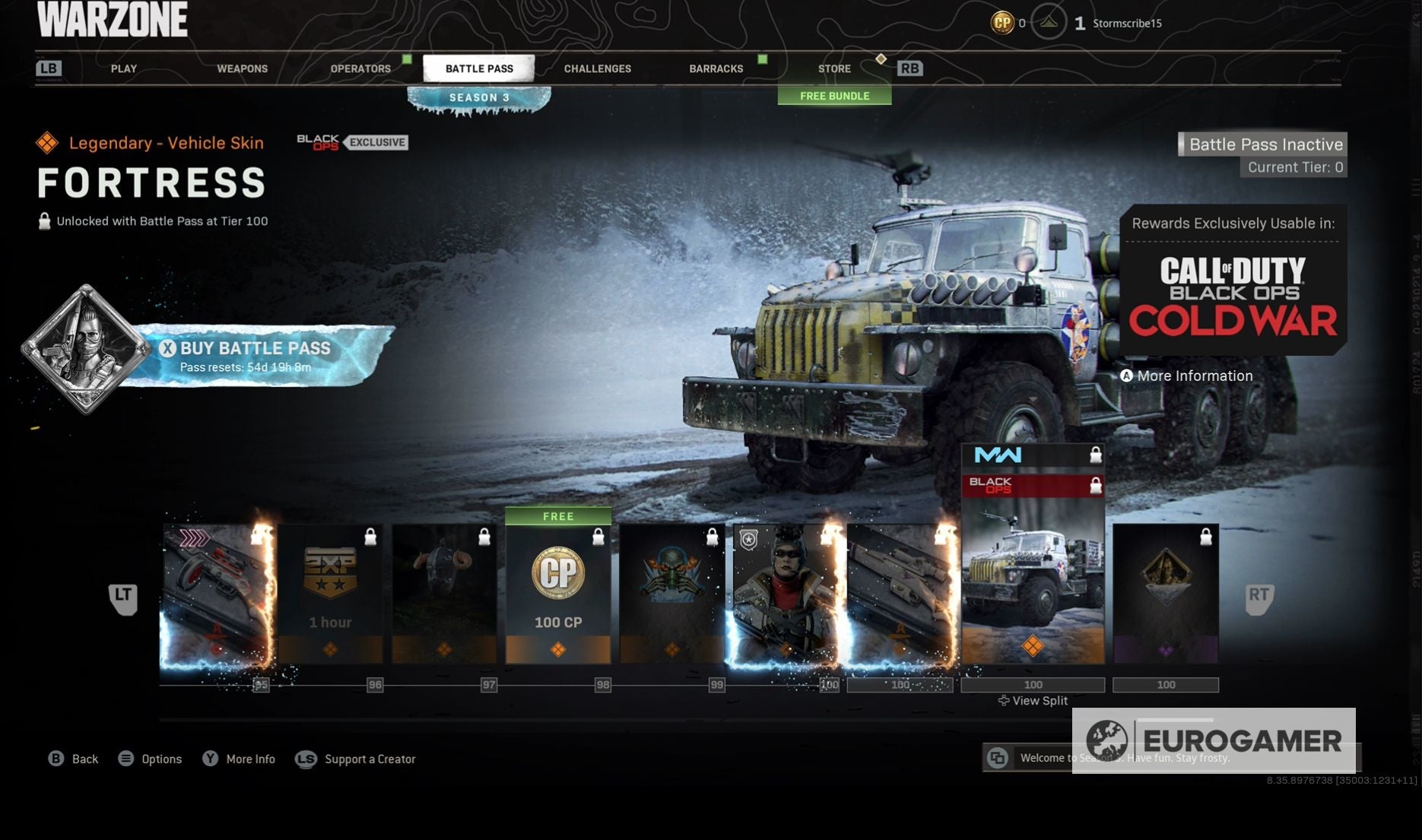Open the Store tab
This screenshot has width=1422, height=840.
click(834, 68)
